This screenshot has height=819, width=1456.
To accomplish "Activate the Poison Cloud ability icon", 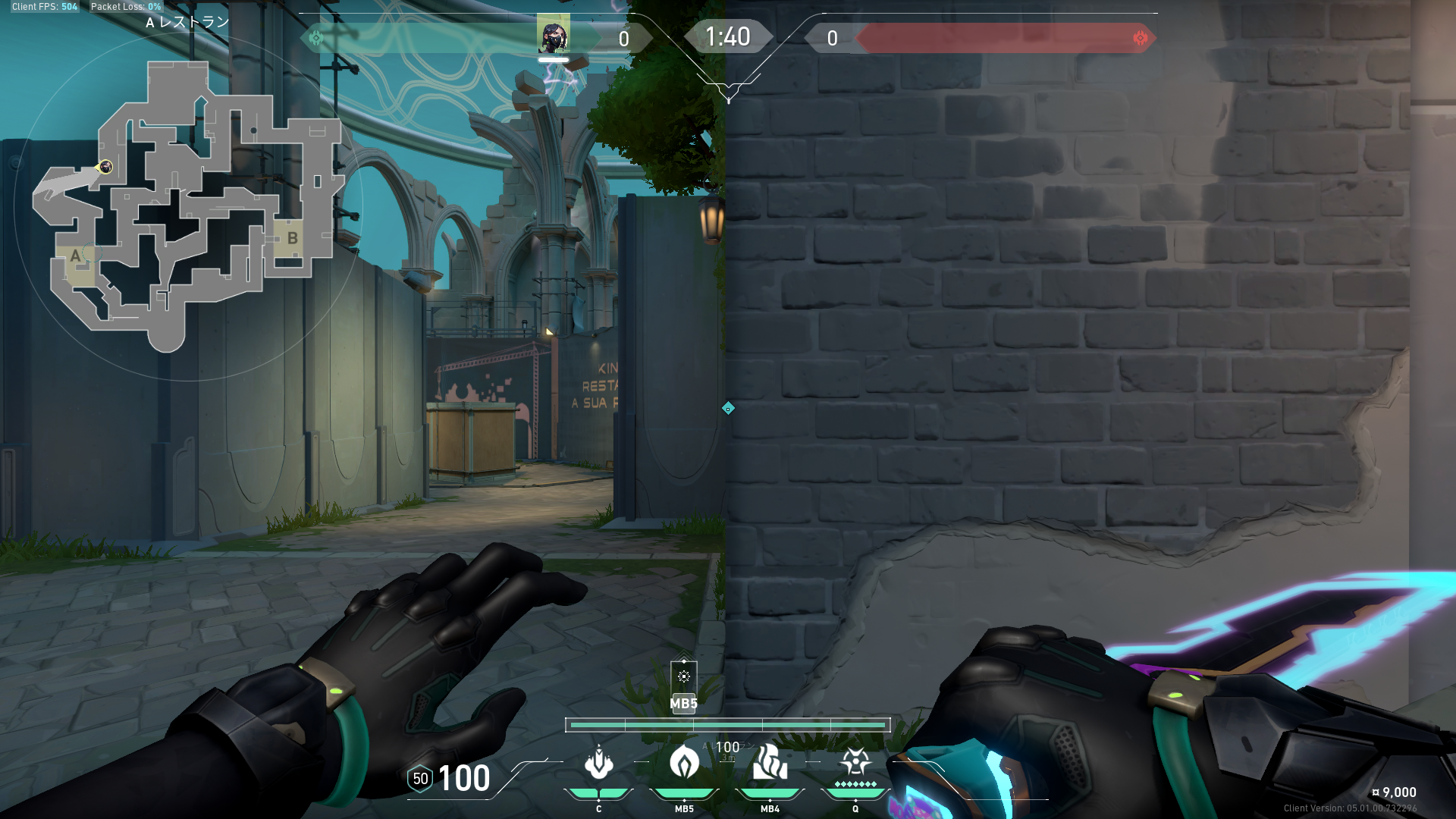I will 684,761.
